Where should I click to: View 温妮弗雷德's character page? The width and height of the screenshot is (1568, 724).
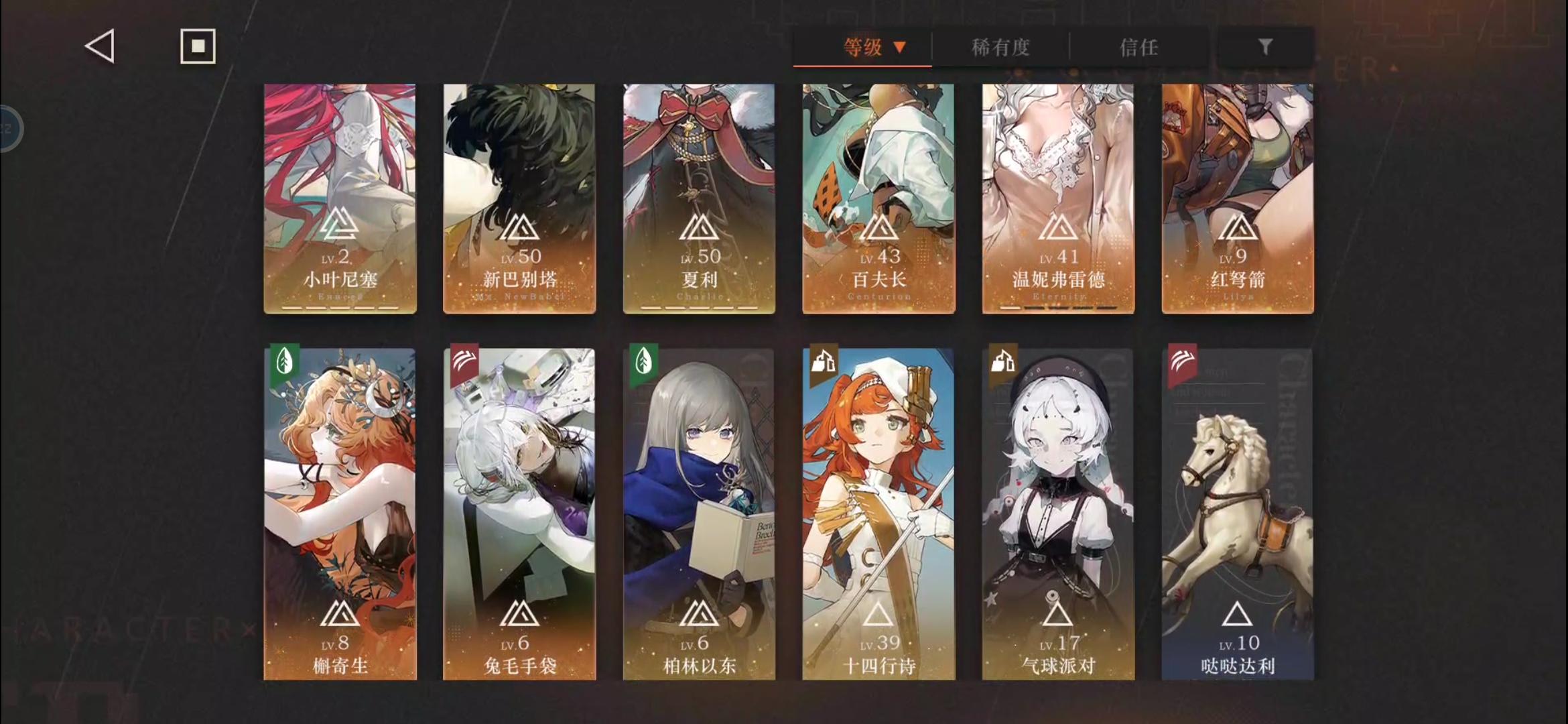1057,198
